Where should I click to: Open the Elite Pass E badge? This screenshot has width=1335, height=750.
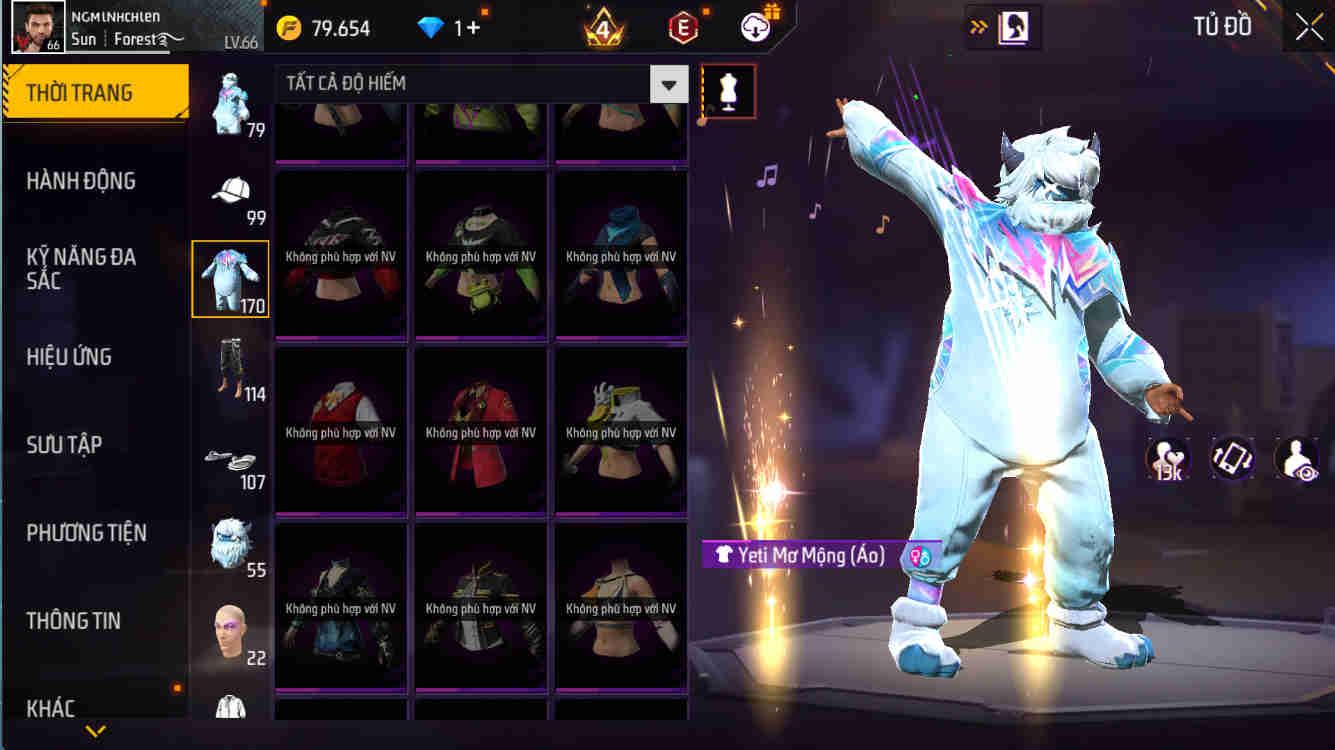click(681, 27)
